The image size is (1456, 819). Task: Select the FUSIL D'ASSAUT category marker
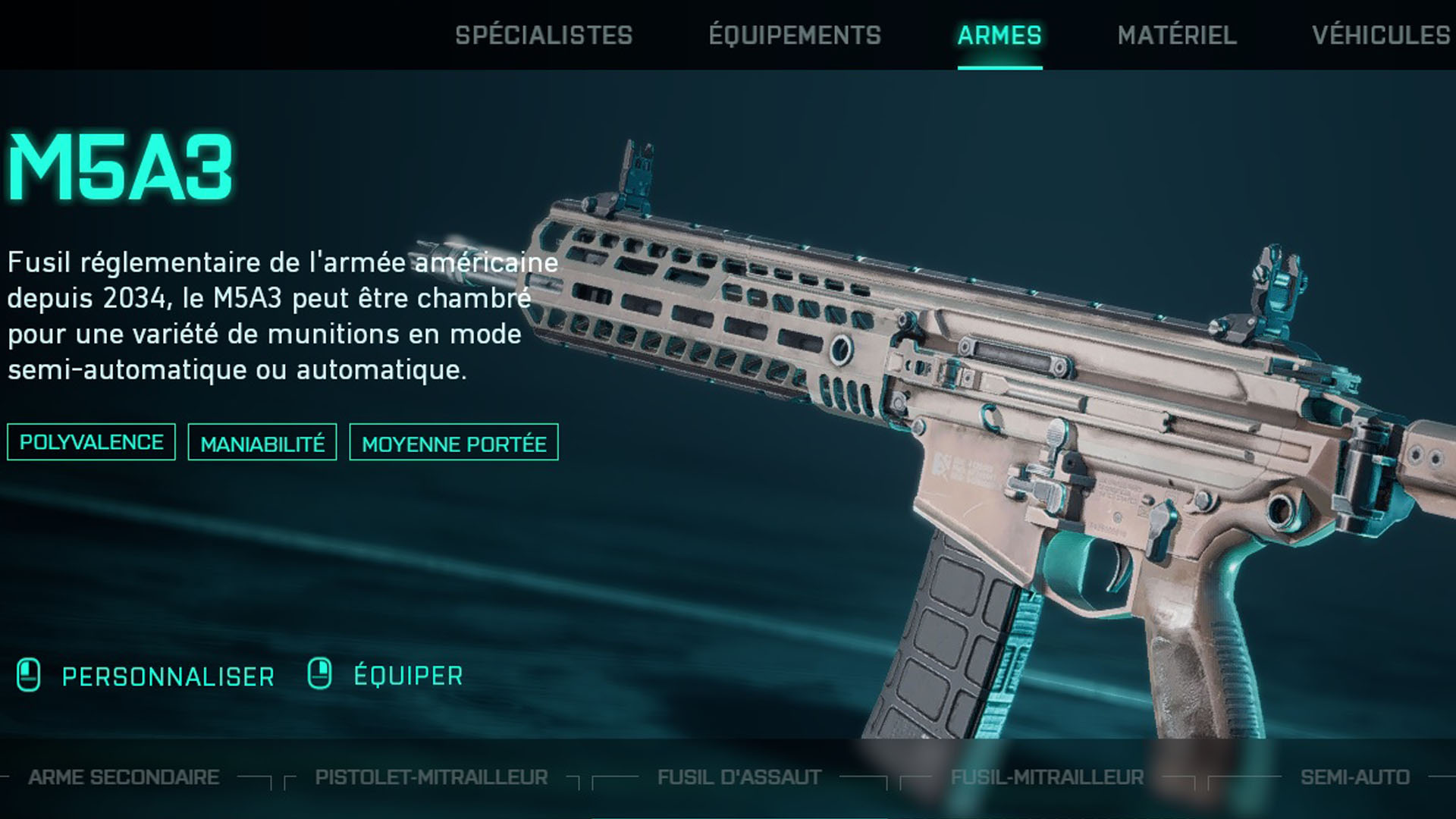739,777
